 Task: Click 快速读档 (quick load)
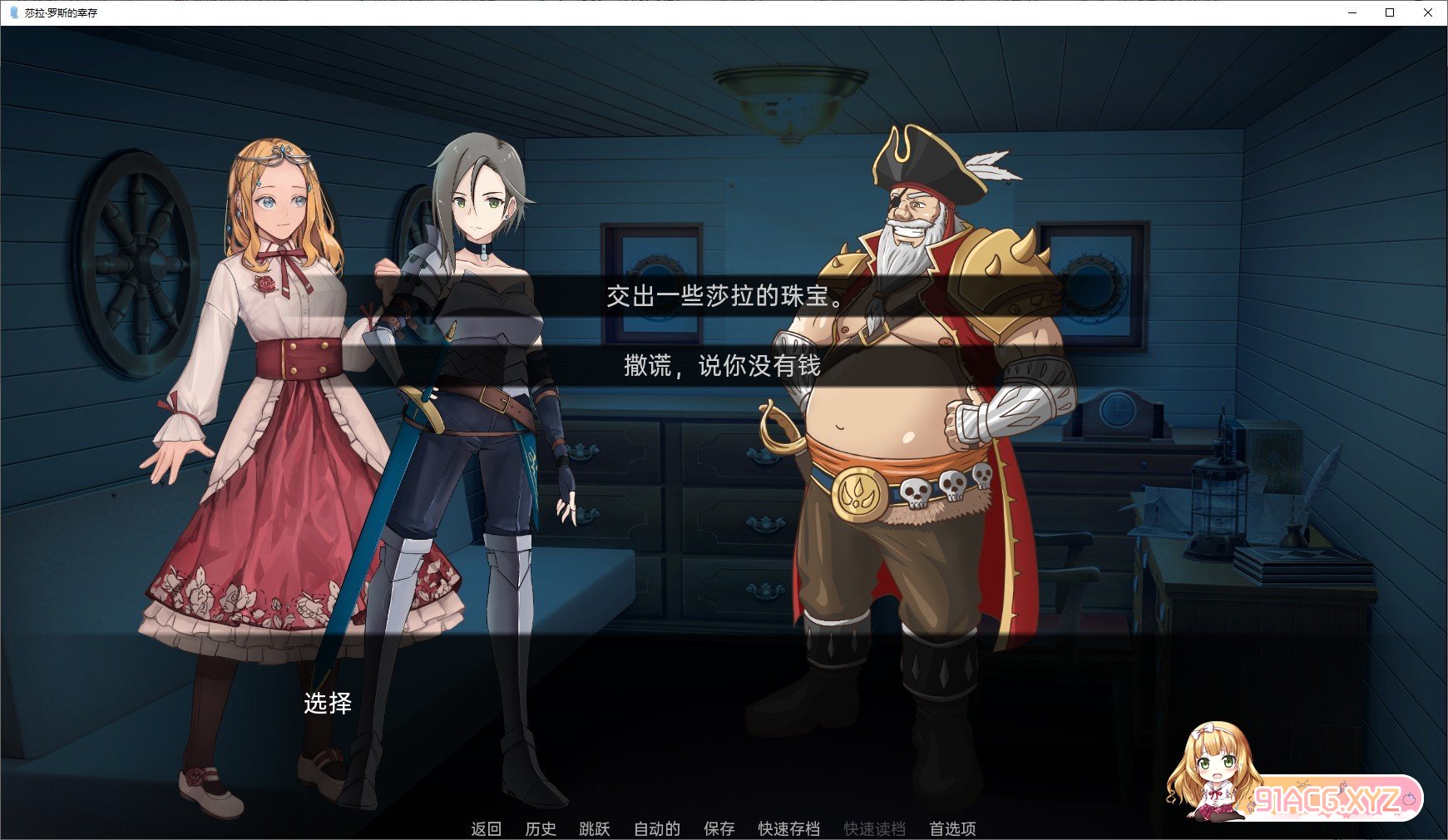point(874,828)
